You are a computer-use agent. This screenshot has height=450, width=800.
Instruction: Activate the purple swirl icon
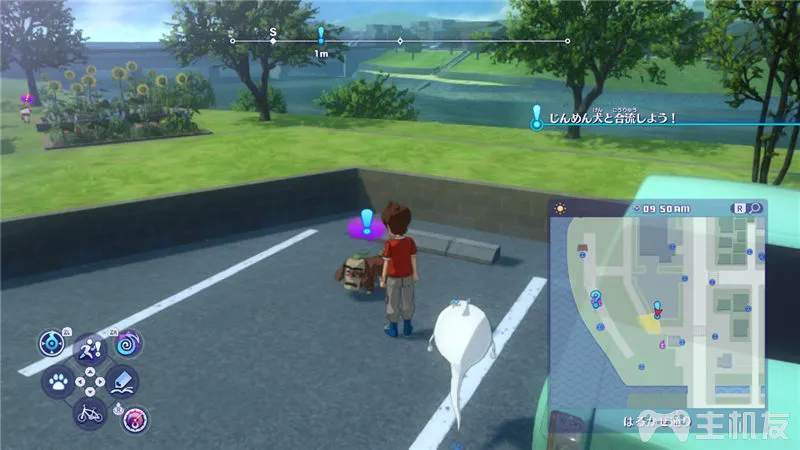(129, 345)
